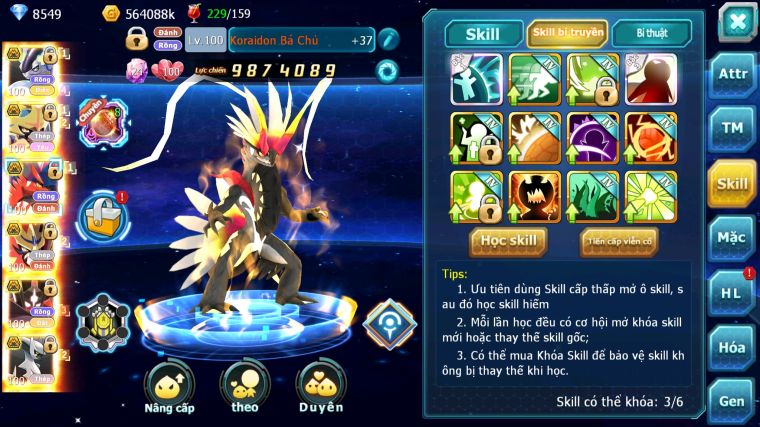Switch to the Bí thuật tab
Image resolution: width=760 pixels, height=427 pixels.
click(651, 34)
